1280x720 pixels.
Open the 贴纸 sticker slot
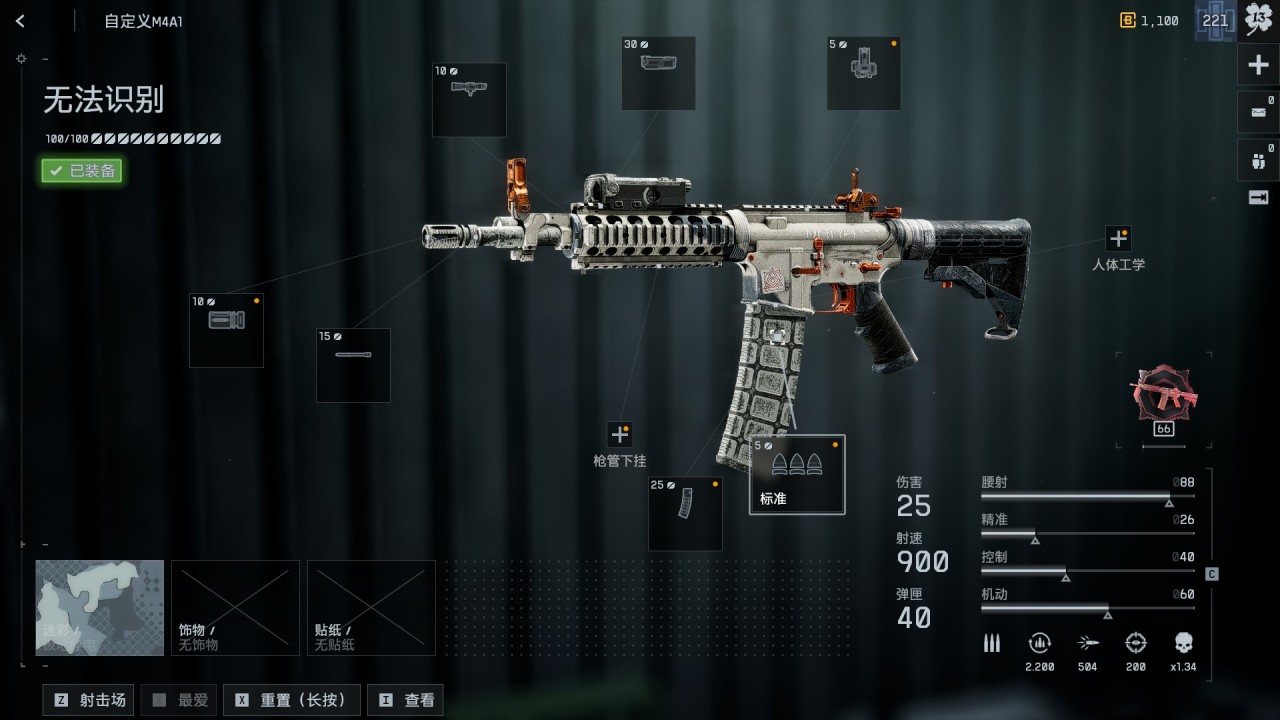(371, 608)
